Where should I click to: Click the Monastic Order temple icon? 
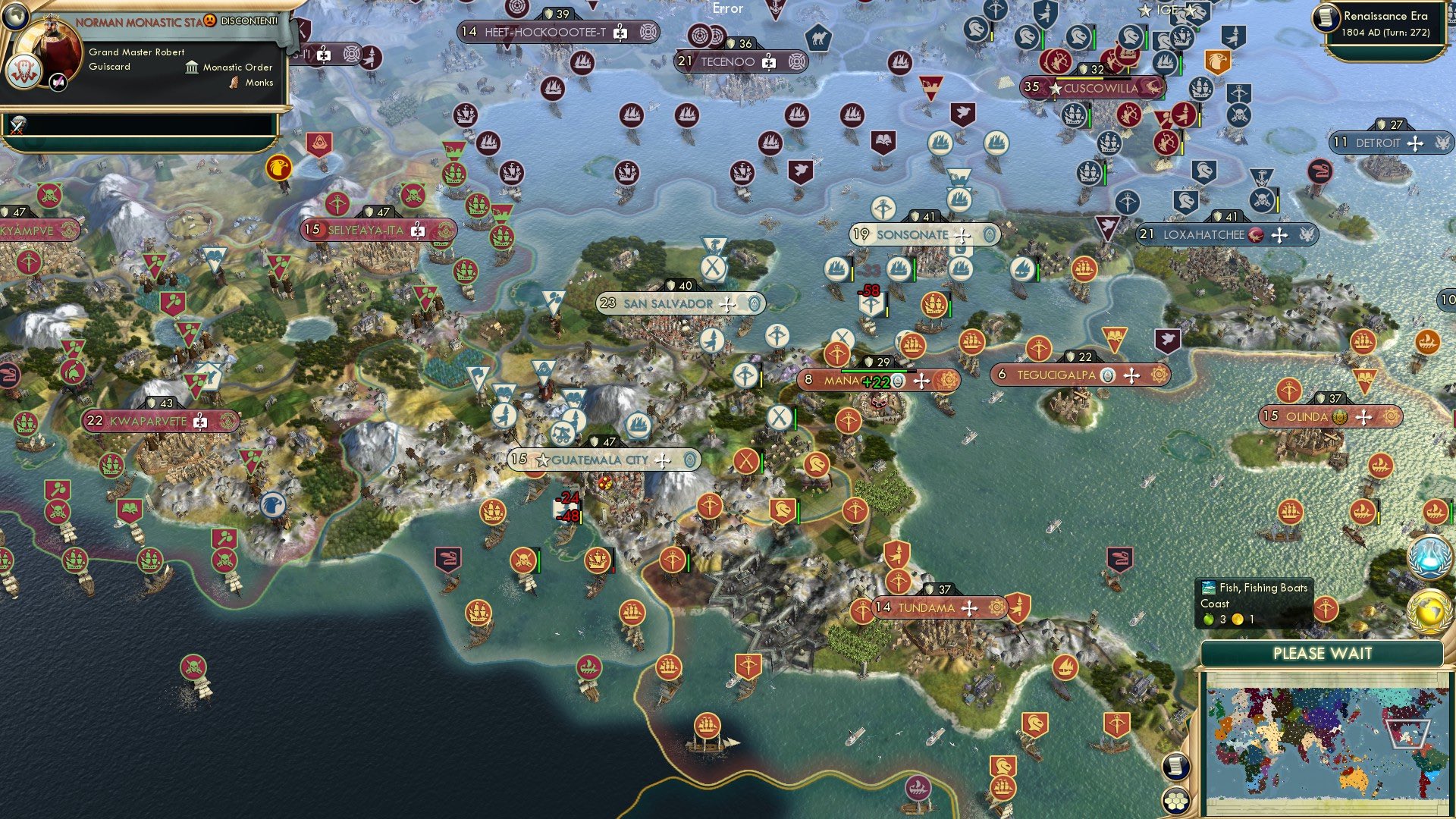coord(191,67)
